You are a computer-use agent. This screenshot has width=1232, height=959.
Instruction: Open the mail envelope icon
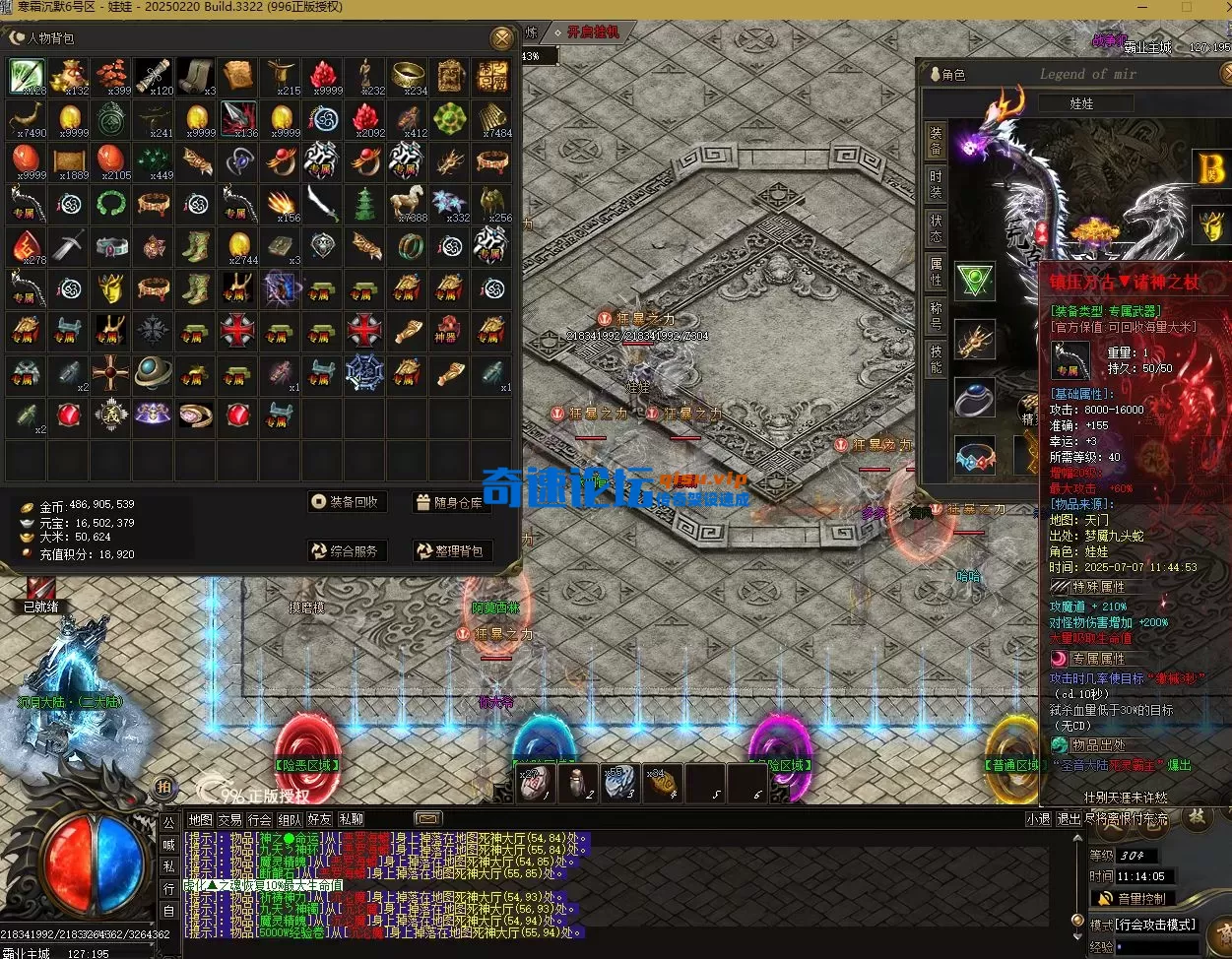[x=428, y=819]
